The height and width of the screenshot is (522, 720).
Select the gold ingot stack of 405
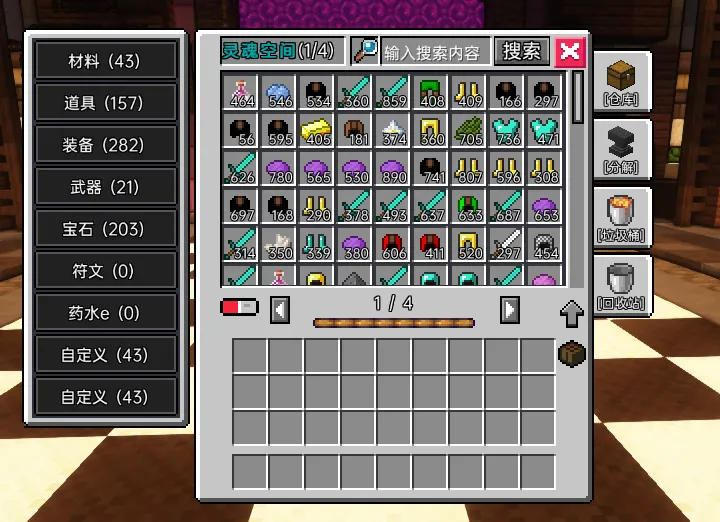[x=317, y=131]
